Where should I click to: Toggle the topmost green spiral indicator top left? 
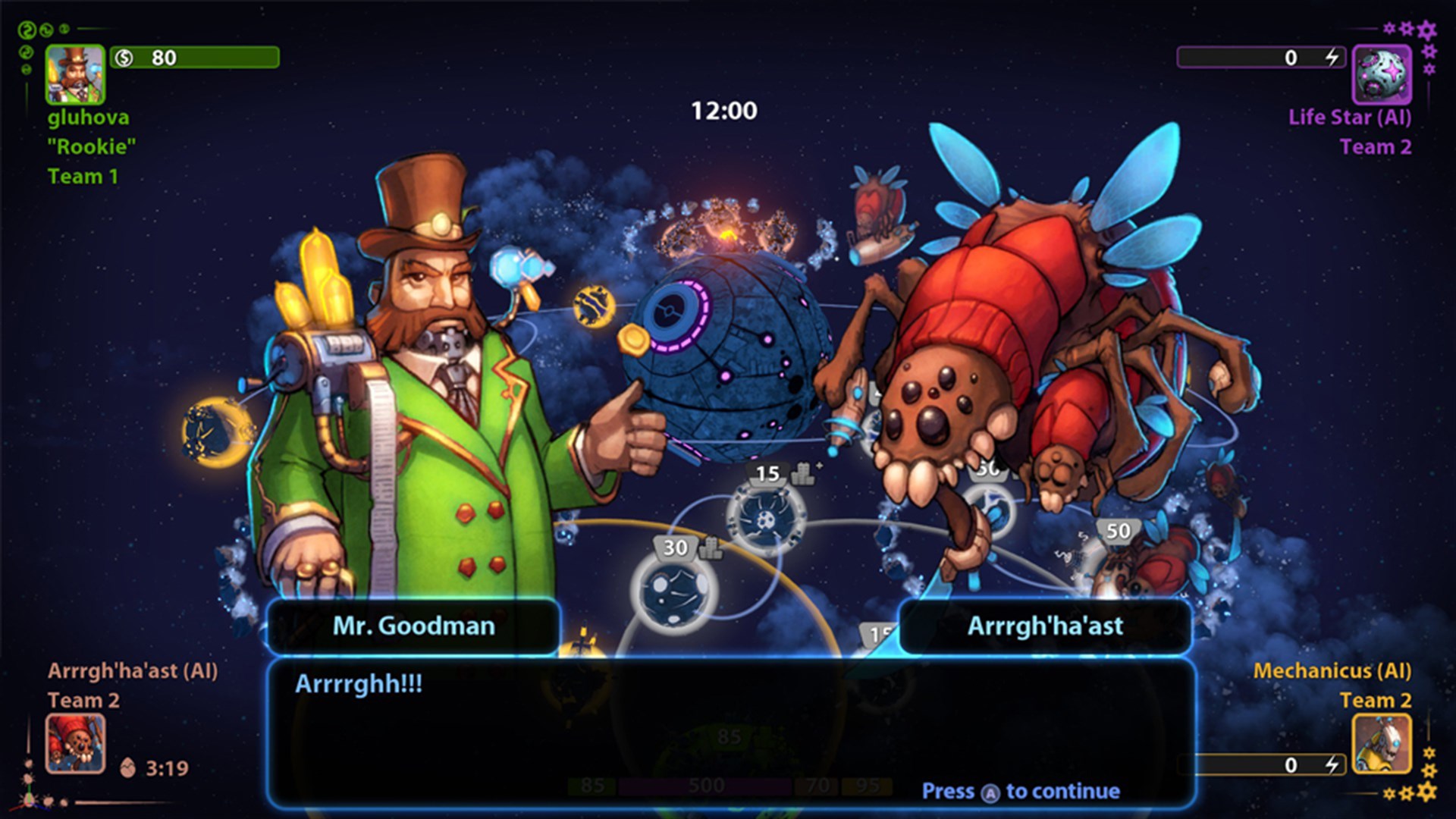point(27,30)
